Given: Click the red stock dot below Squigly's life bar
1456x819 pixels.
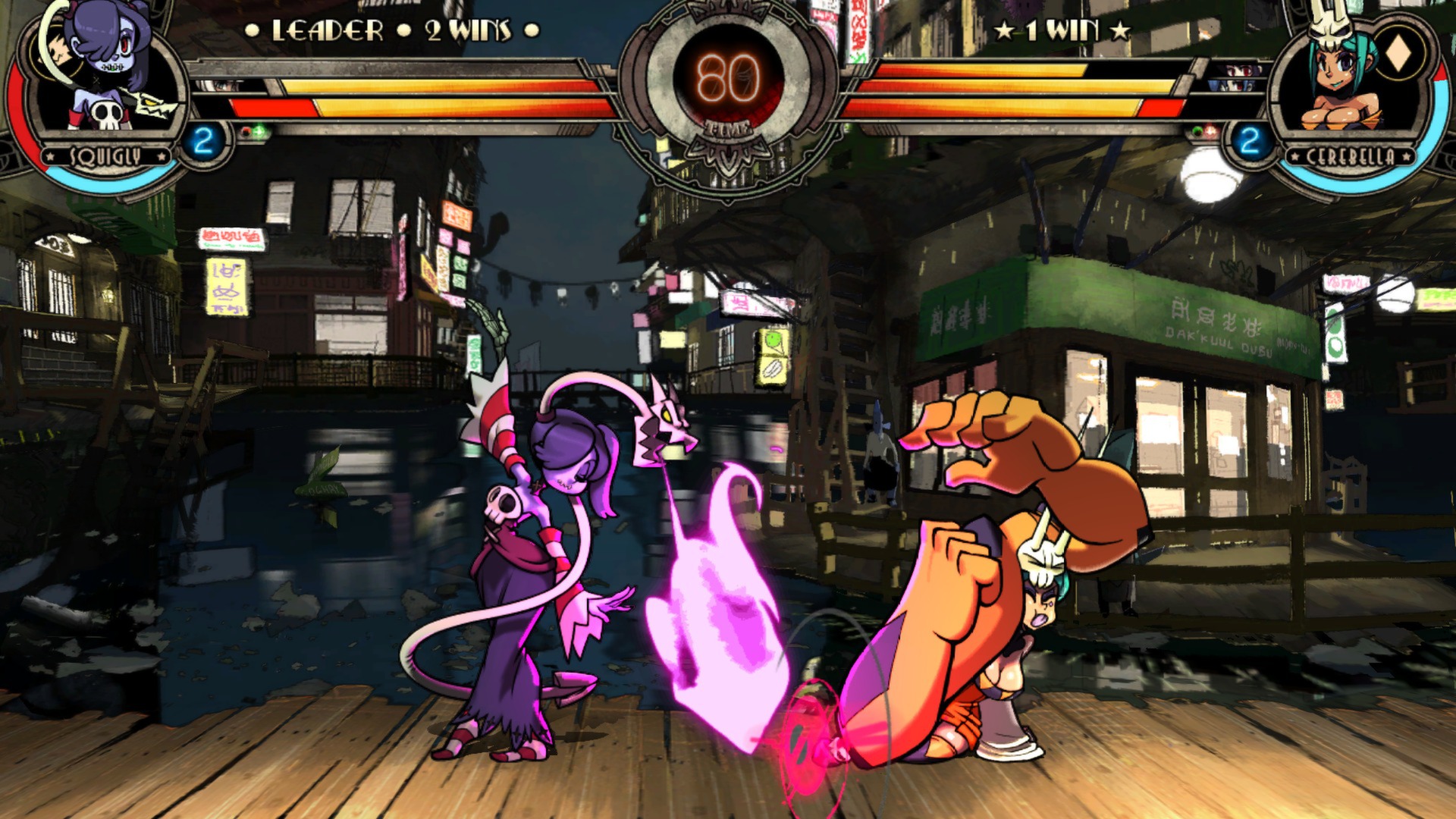Looking at the screenshot, I should coord(245,133).
